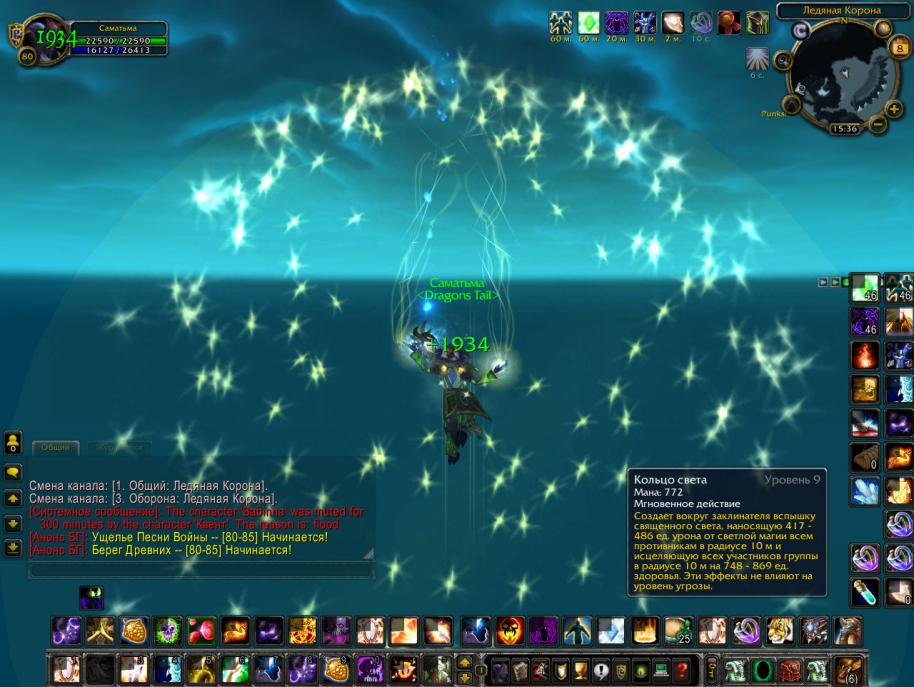
Task: Use the potion vial slot on side bar
Action: [864, 592]
